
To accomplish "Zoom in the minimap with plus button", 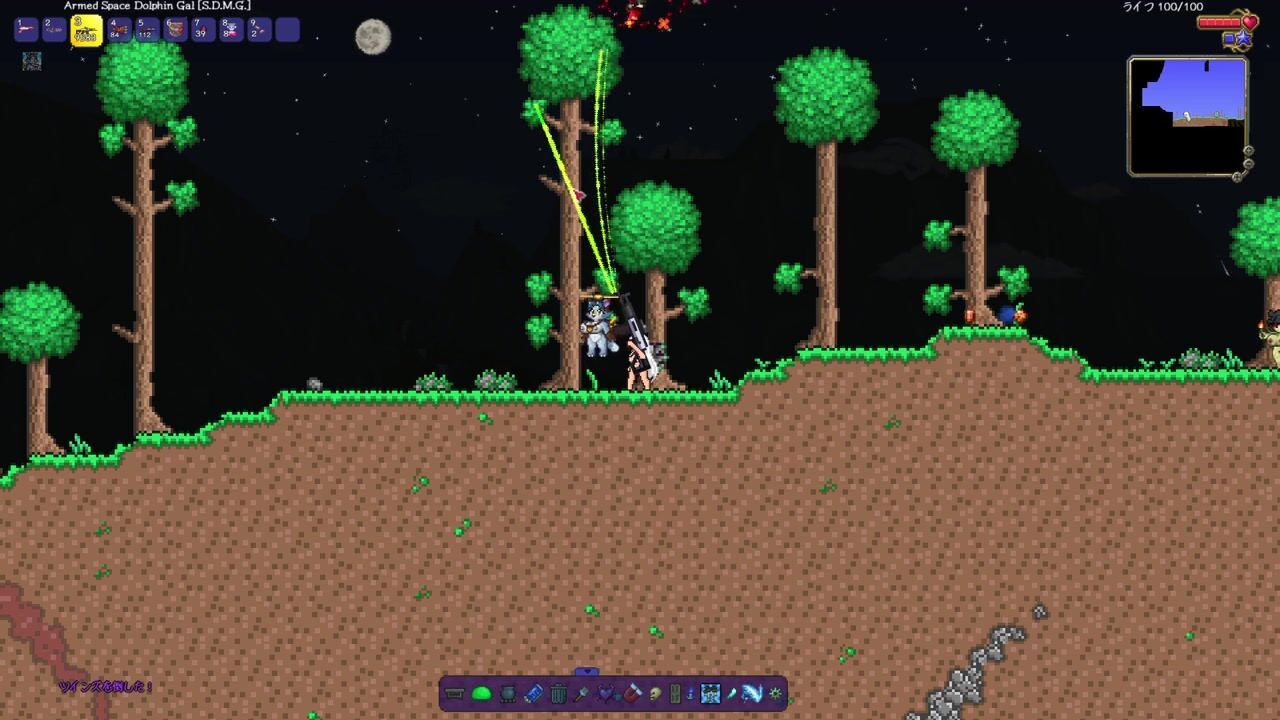I will (1248, 151).
